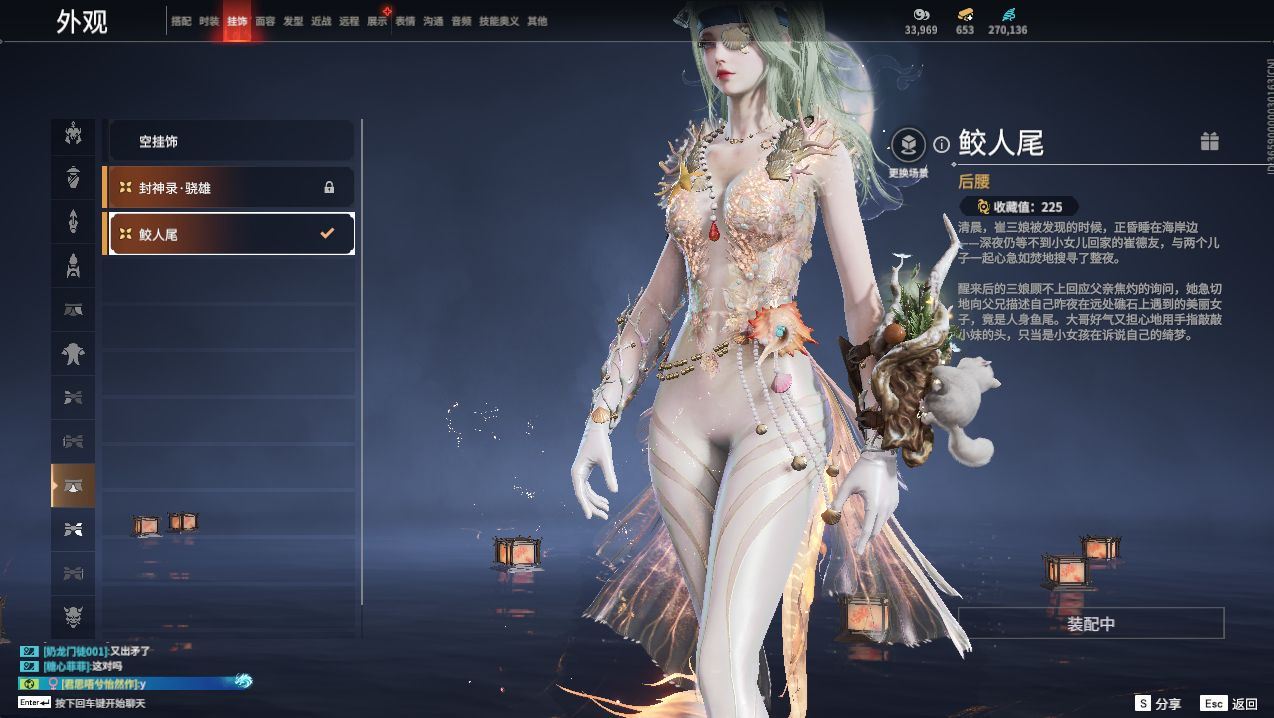Viewport: 1274px width, 718px height.
Task: Switch to the 其他 tab
Action: point(537,21)
